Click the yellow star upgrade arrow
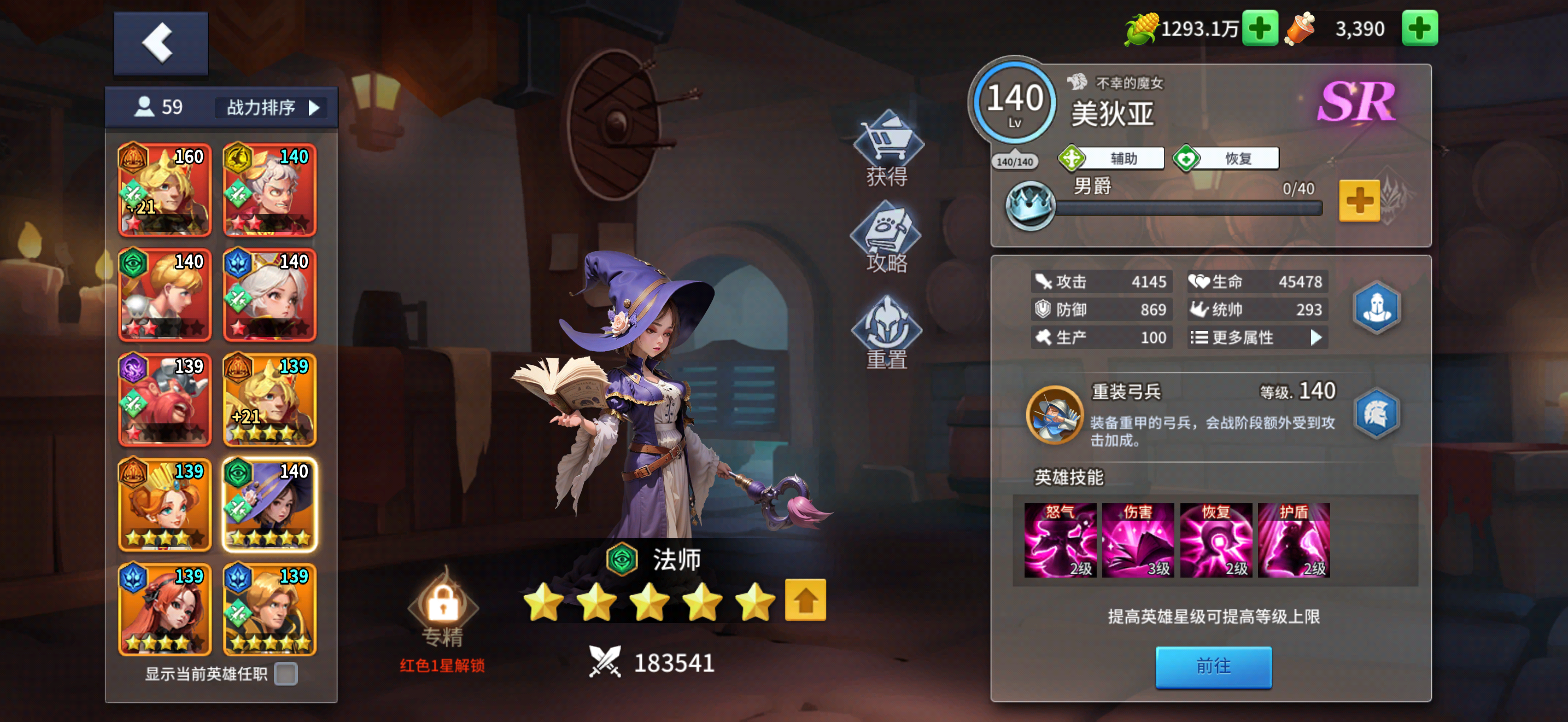Screen dimensions: 1568x722 click(806, 598)
